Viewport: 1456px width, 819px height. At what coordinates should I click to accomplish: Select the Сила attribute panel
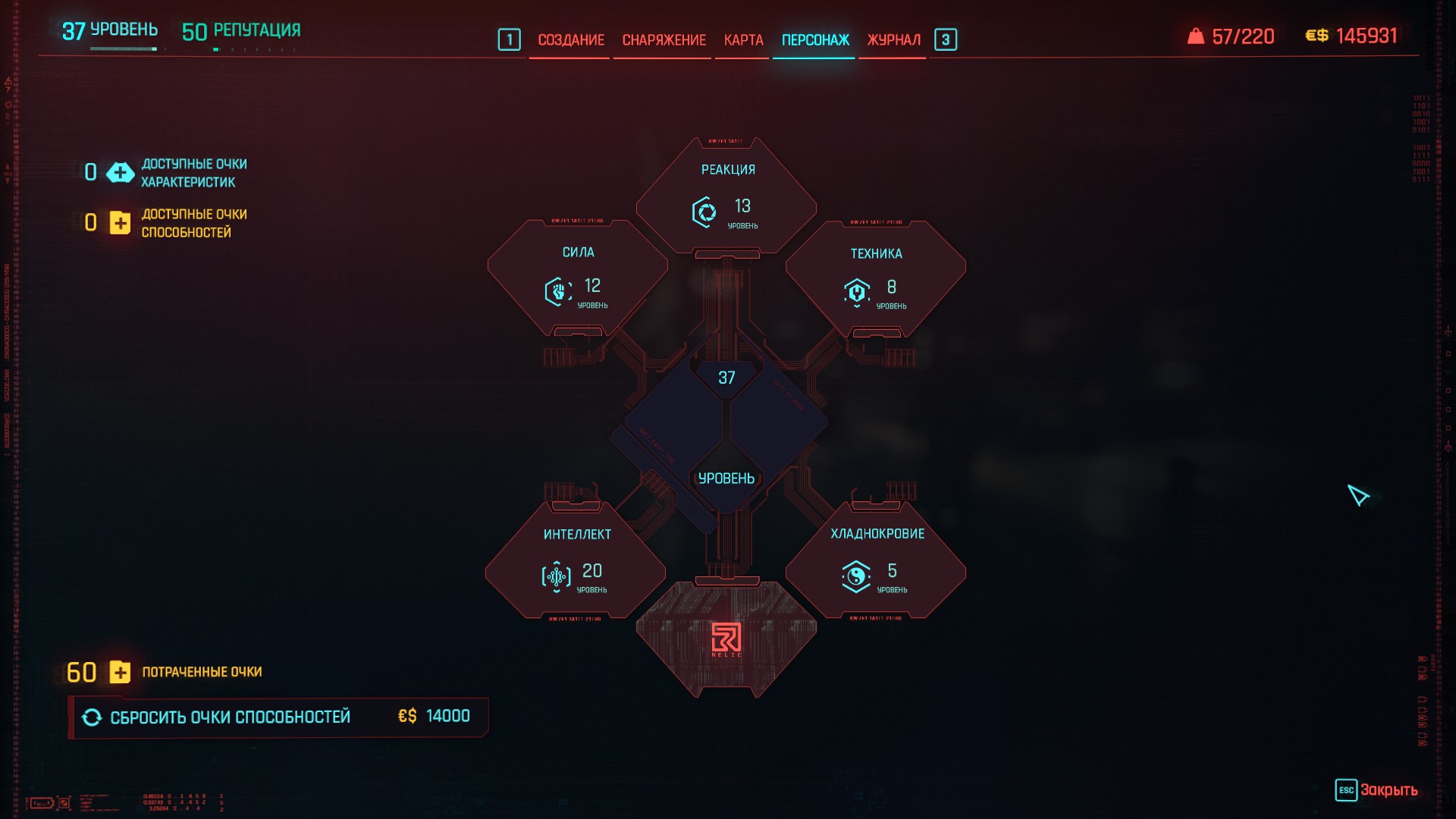pos(578,278)
